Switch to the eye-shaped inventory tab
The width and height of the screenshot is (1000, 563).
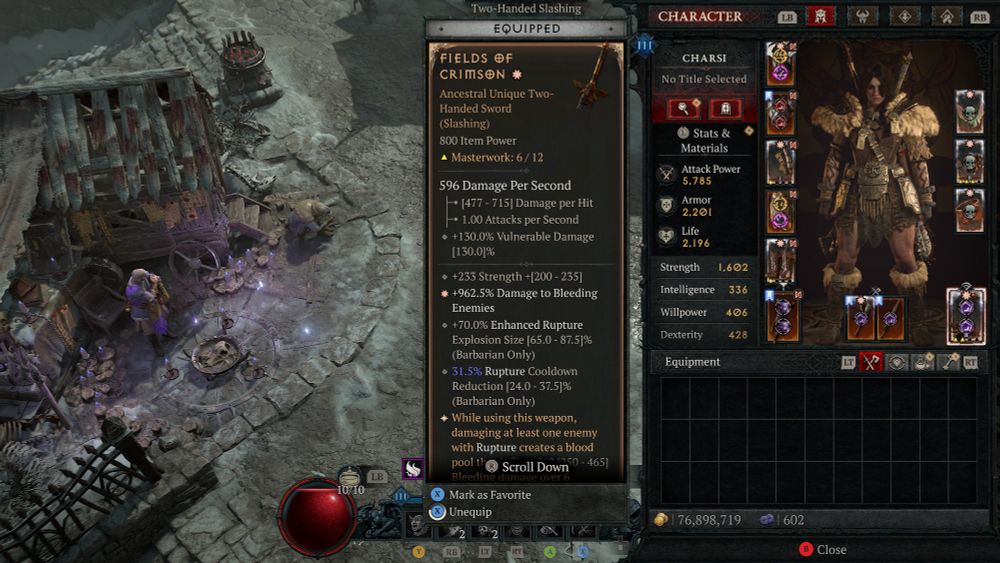click(x=897, y=362)
